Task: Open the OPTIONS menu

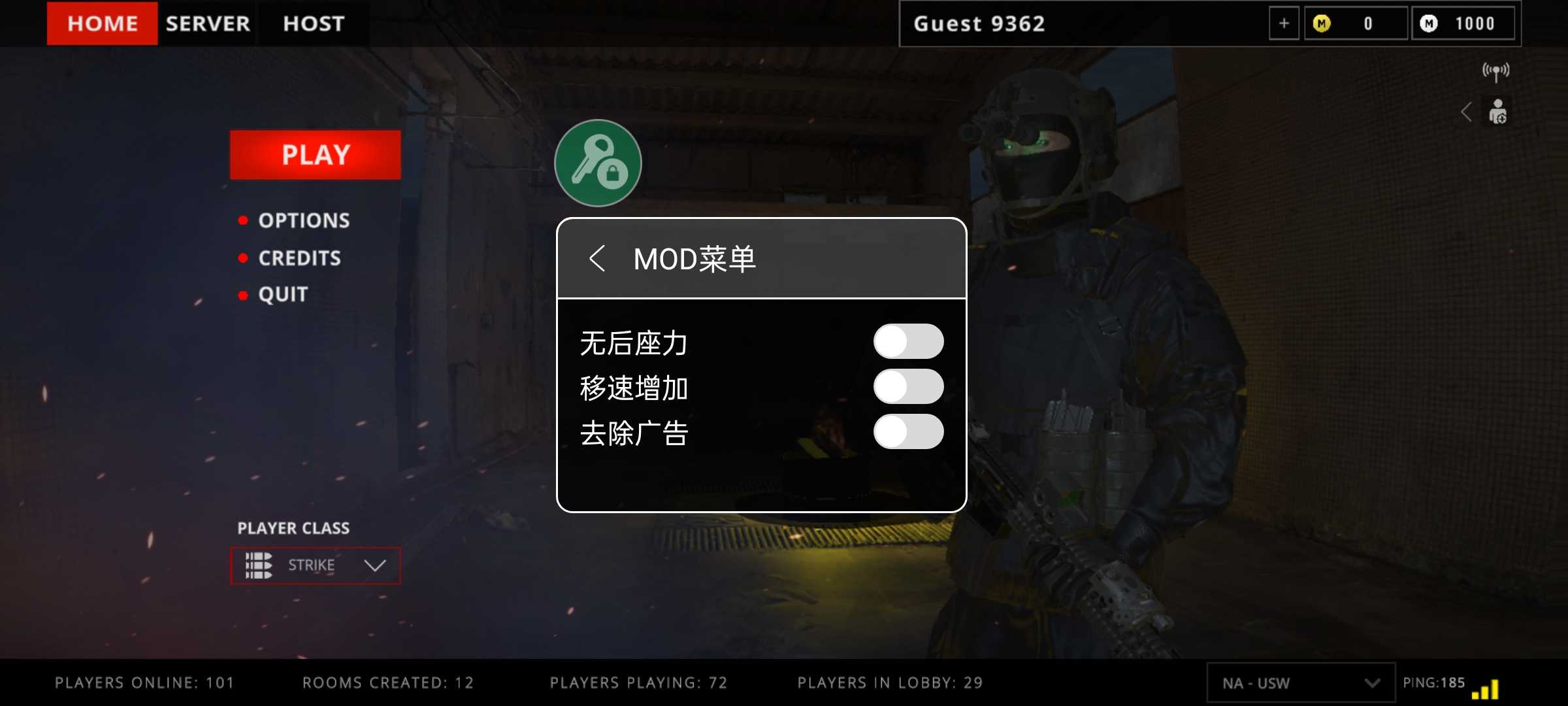Action: pyautogui.click(x=304, y=221)
